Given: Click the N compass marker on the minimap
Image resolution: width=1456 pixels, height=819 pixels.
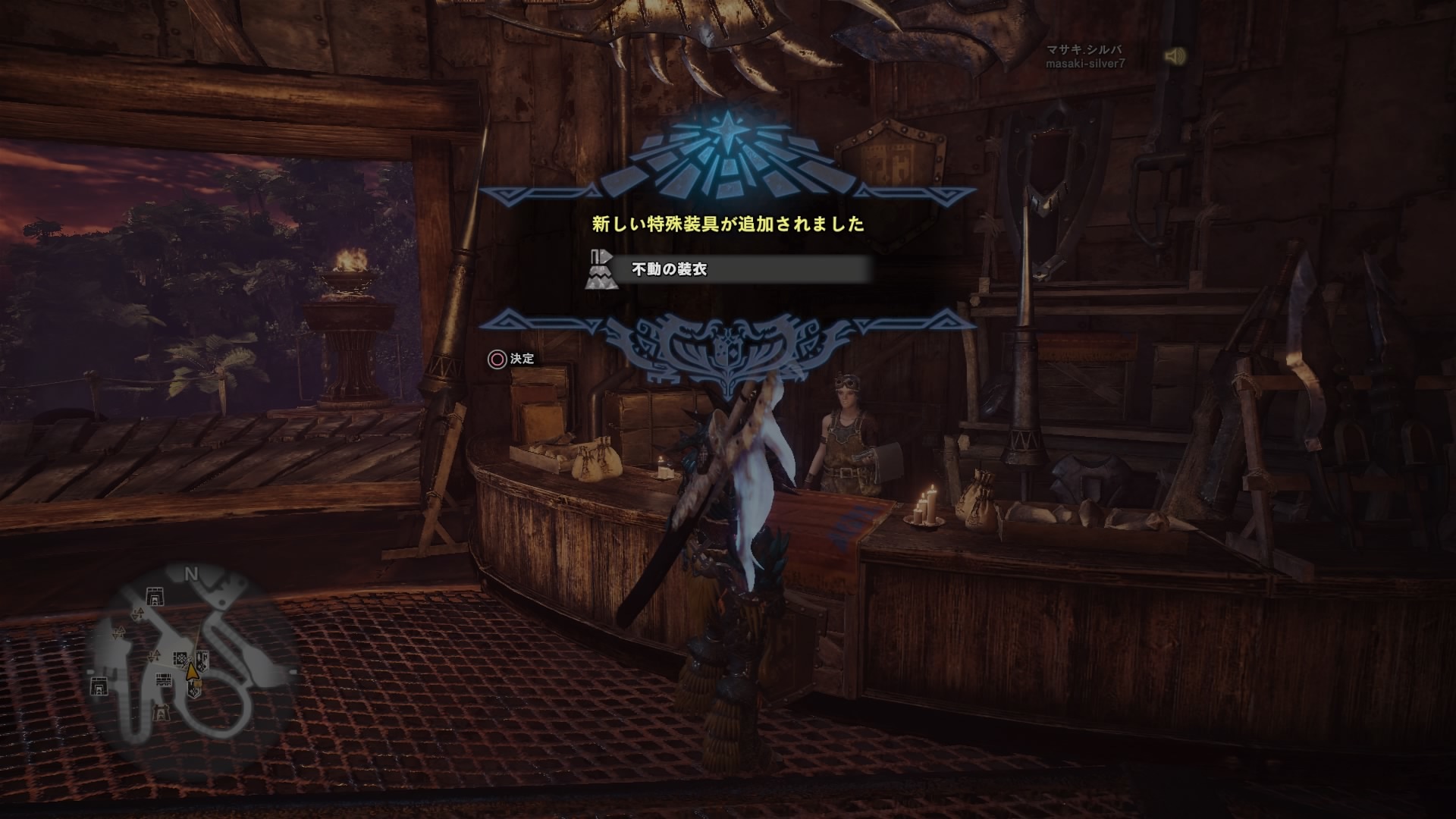Looking at the screenshot, I should 191,573.
